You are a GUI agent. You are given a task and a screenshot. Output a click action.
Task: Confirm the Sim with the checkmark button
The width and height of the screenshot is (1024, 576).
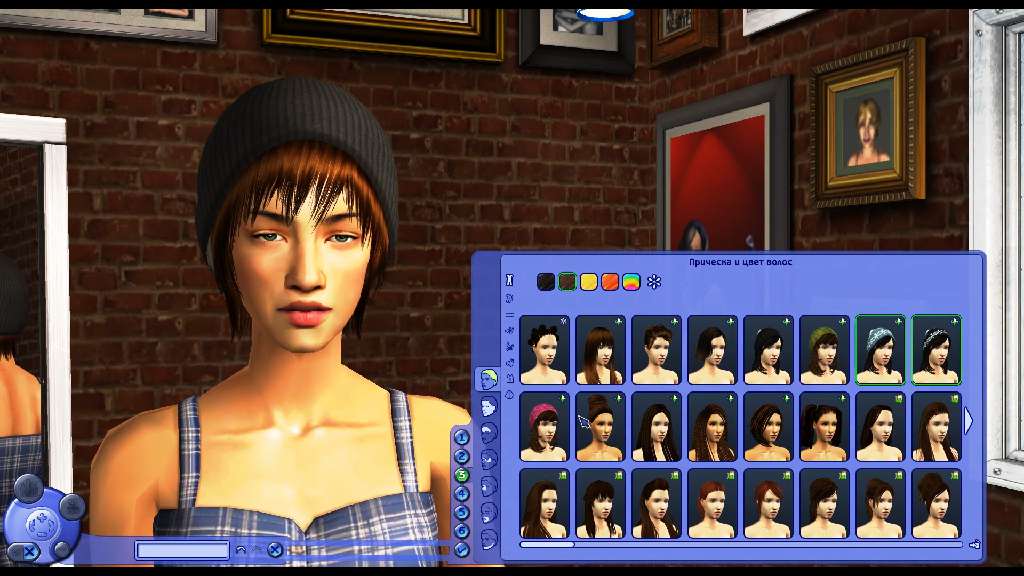tap(462, 549)
